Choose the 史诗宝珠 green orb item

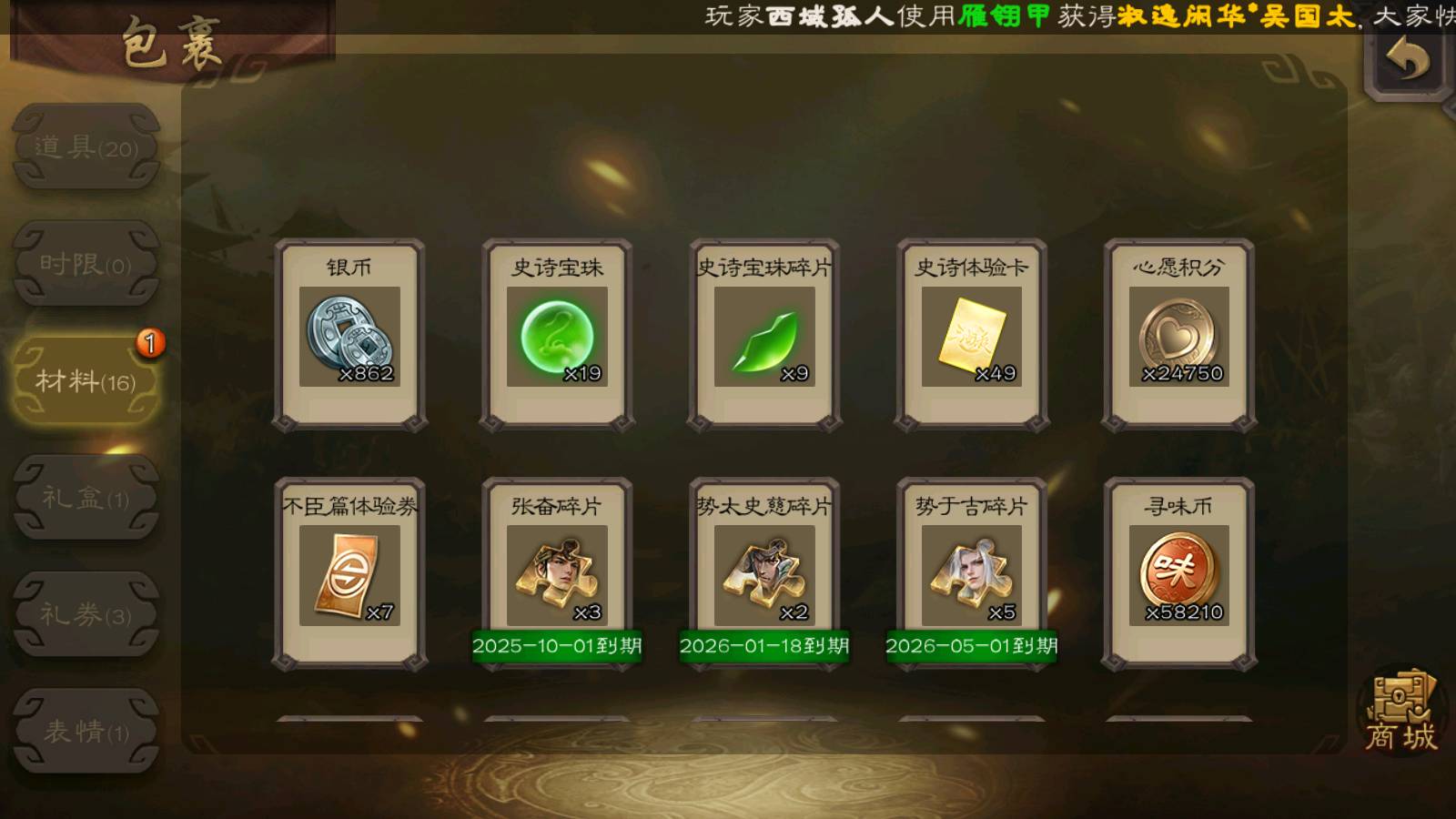click(x=557, y=335)
